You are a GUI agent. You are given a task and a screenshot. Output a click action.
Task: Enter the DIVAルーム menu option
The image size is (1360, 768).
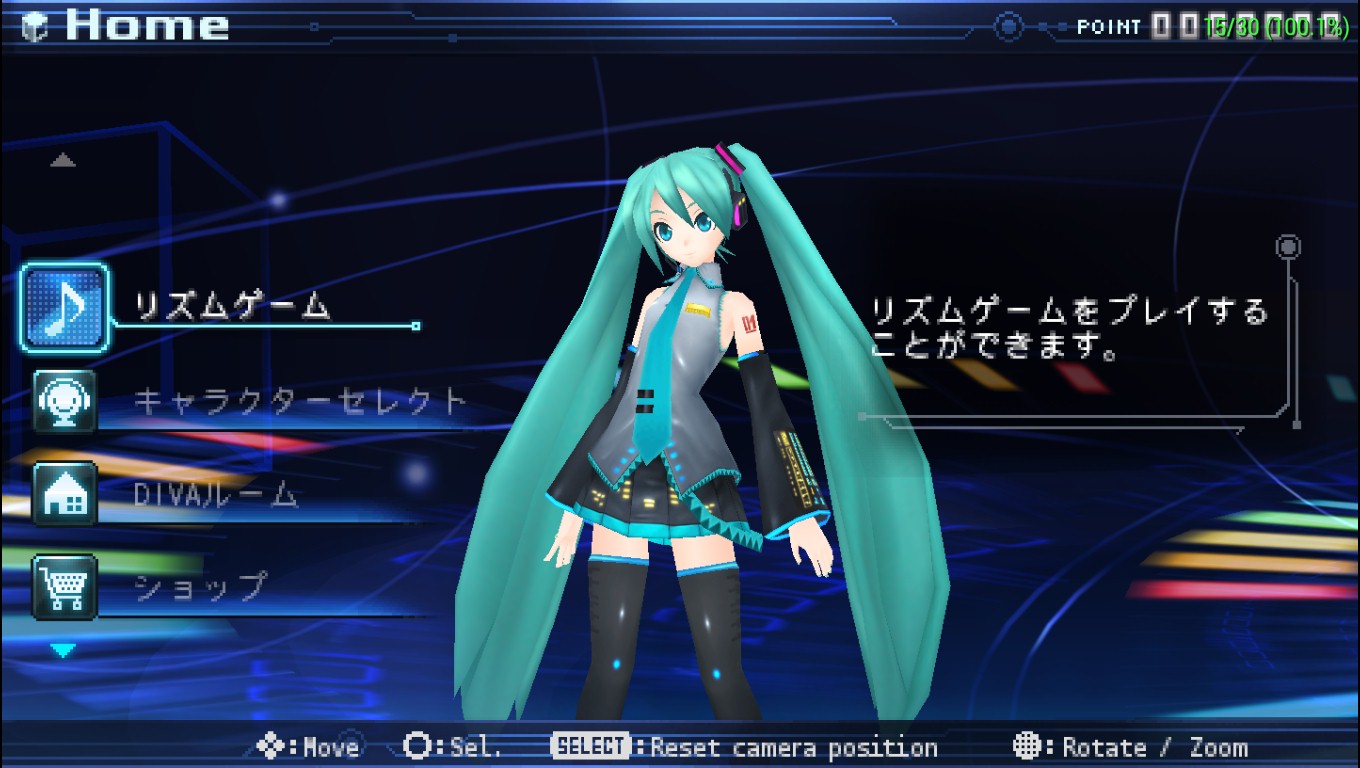click(216, 494)
